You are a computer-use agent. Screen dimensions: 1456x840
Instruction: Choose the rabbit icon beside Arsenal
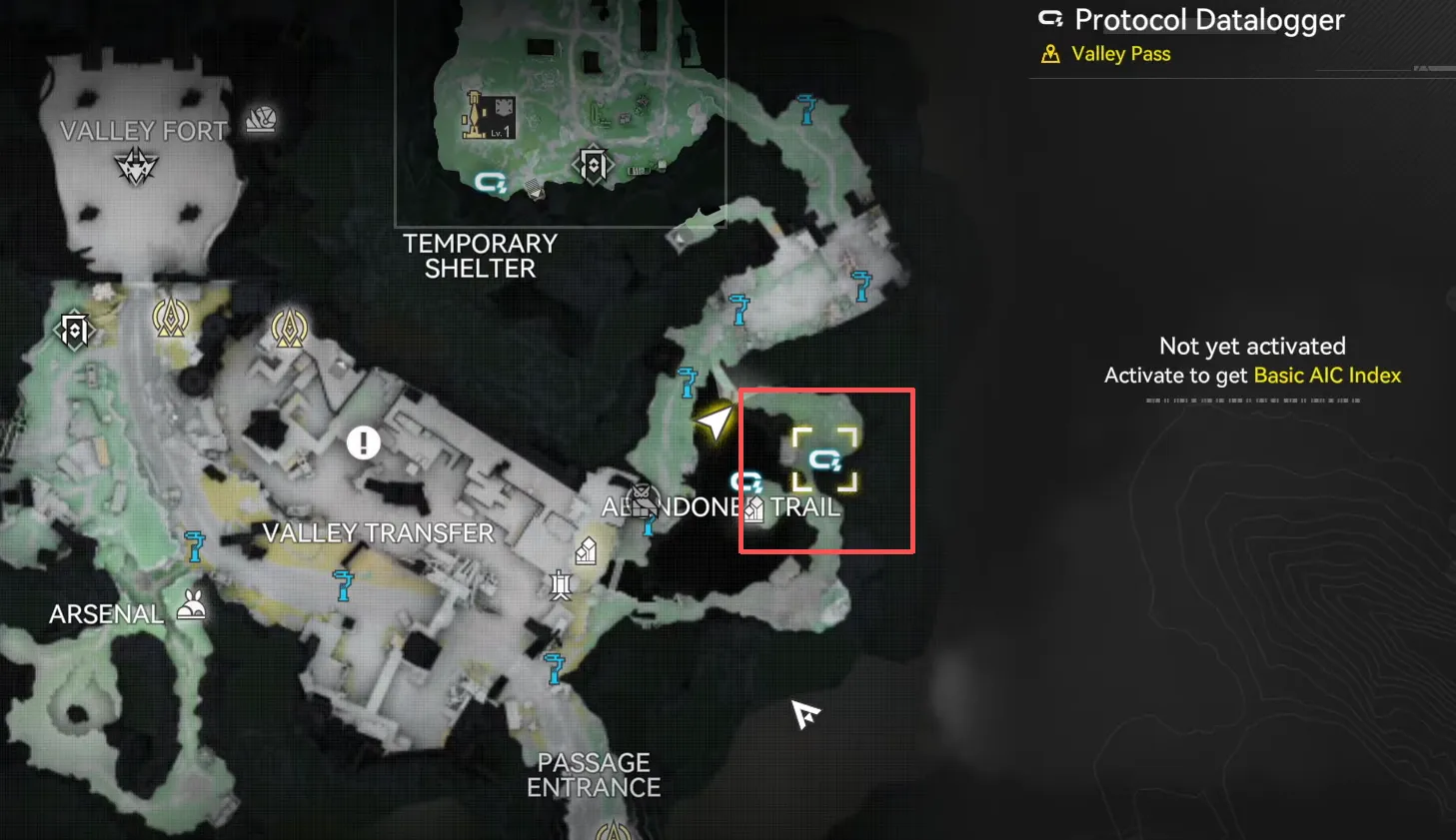[192, 605]
